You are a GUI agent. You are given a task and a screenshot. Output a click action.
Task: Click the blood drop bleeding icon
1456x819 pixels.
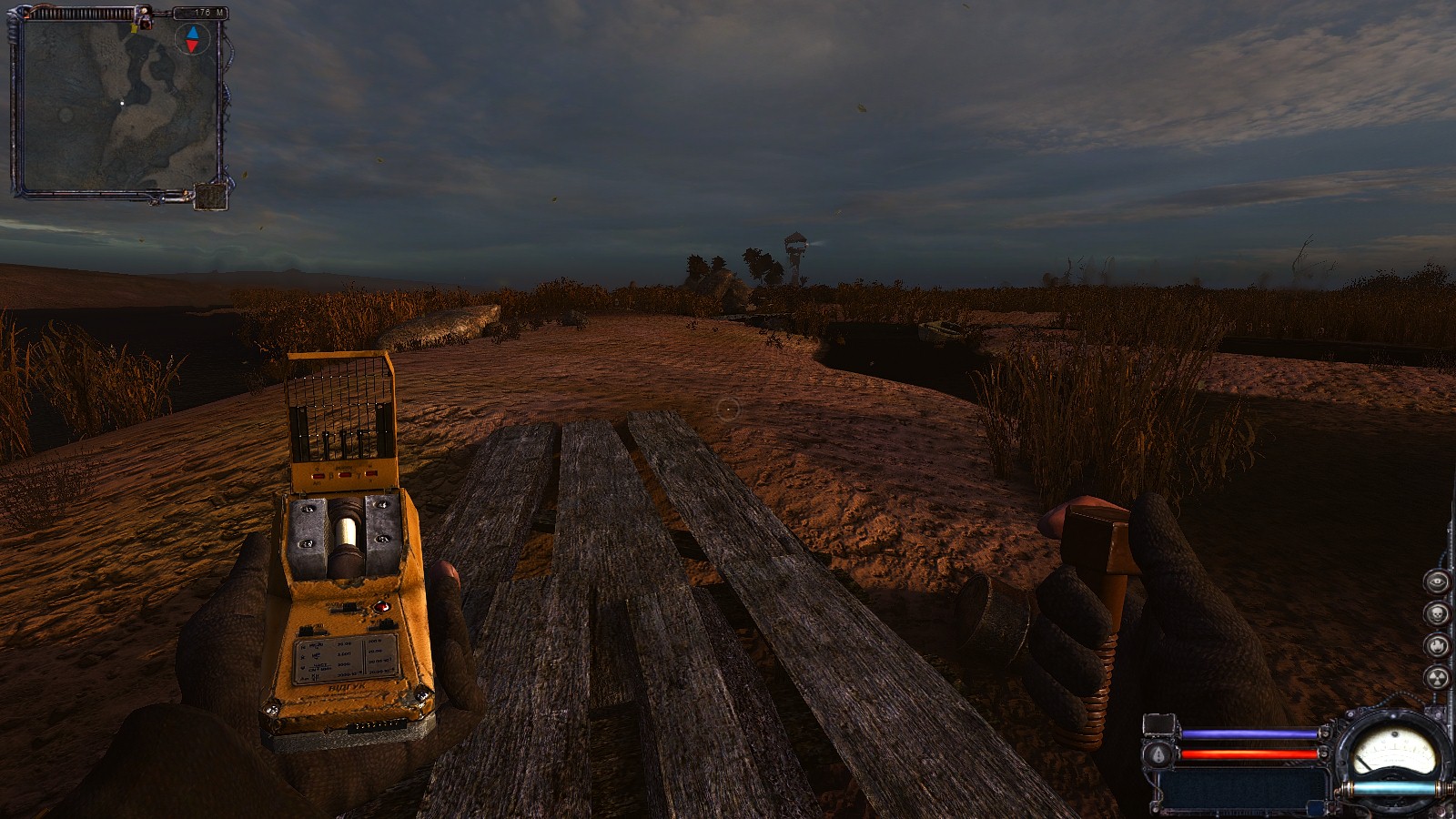tap(1159, 753)
